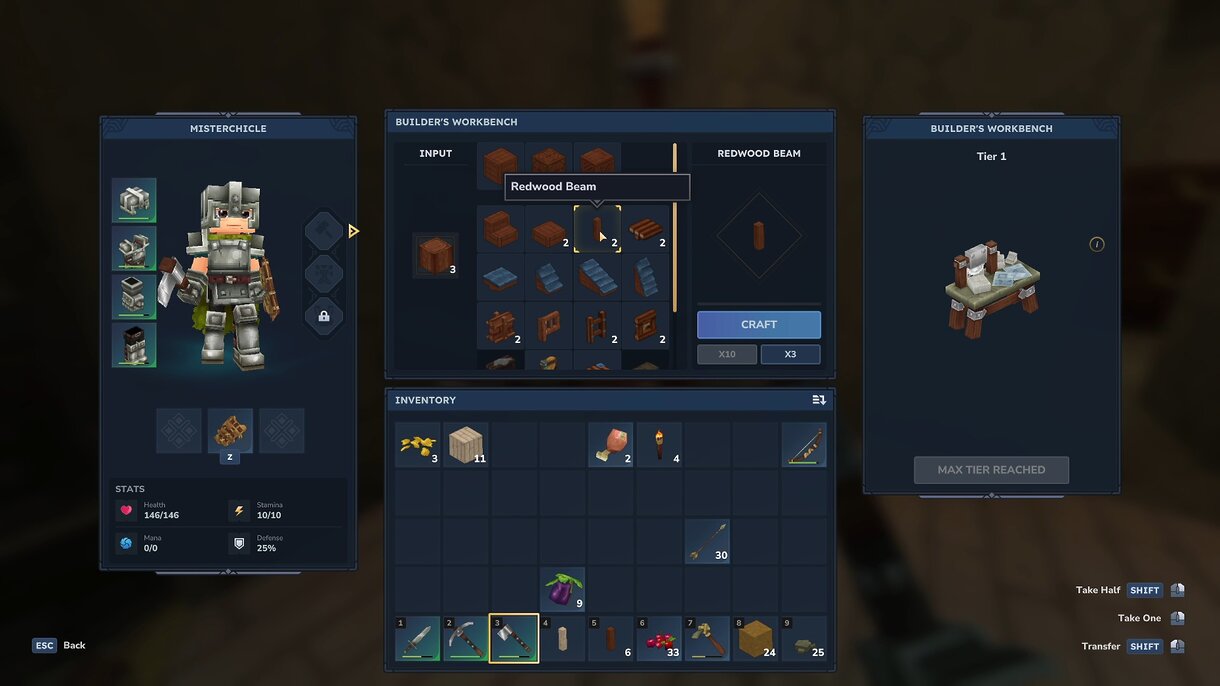
Task: Select the torch stack in inventory
Action: coord(659,444)
